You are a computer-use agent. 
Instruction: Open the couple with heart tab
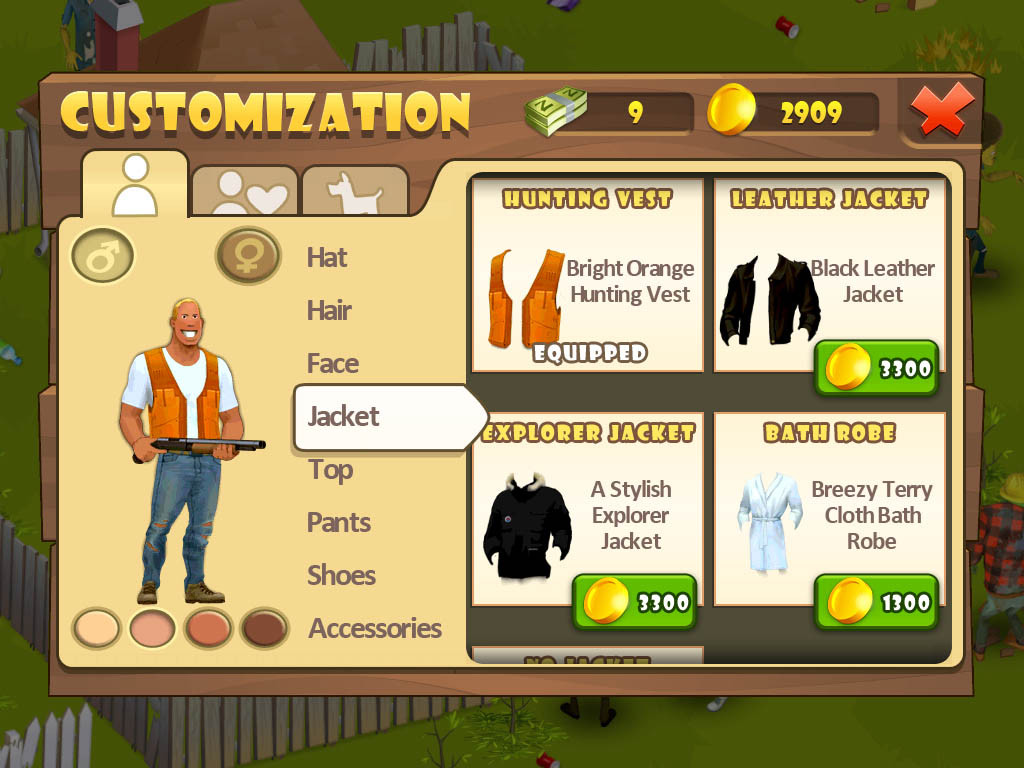pyautogui.click(x=245, y=191)
